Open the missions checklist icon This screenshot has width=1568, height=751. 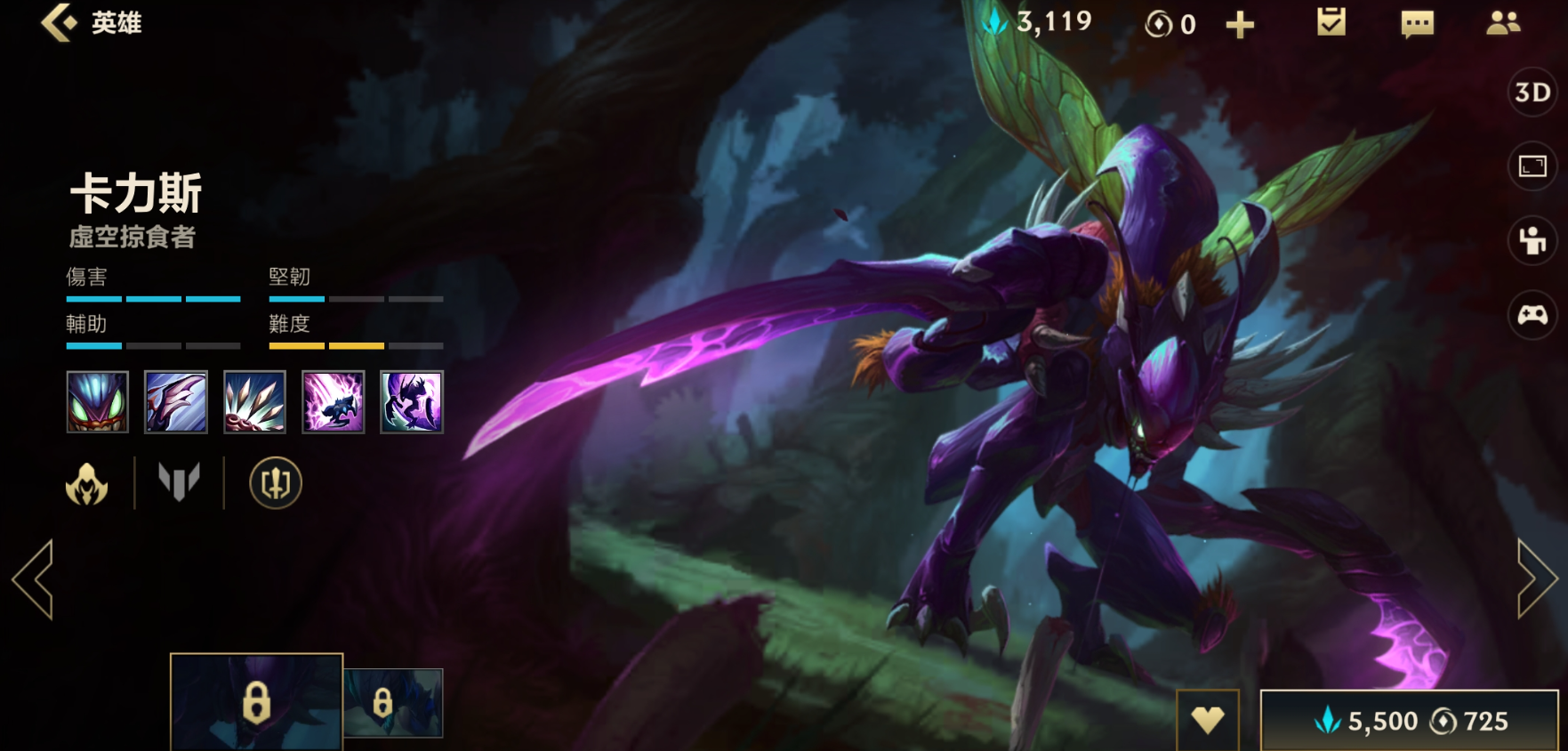[x=1331, y=22]
